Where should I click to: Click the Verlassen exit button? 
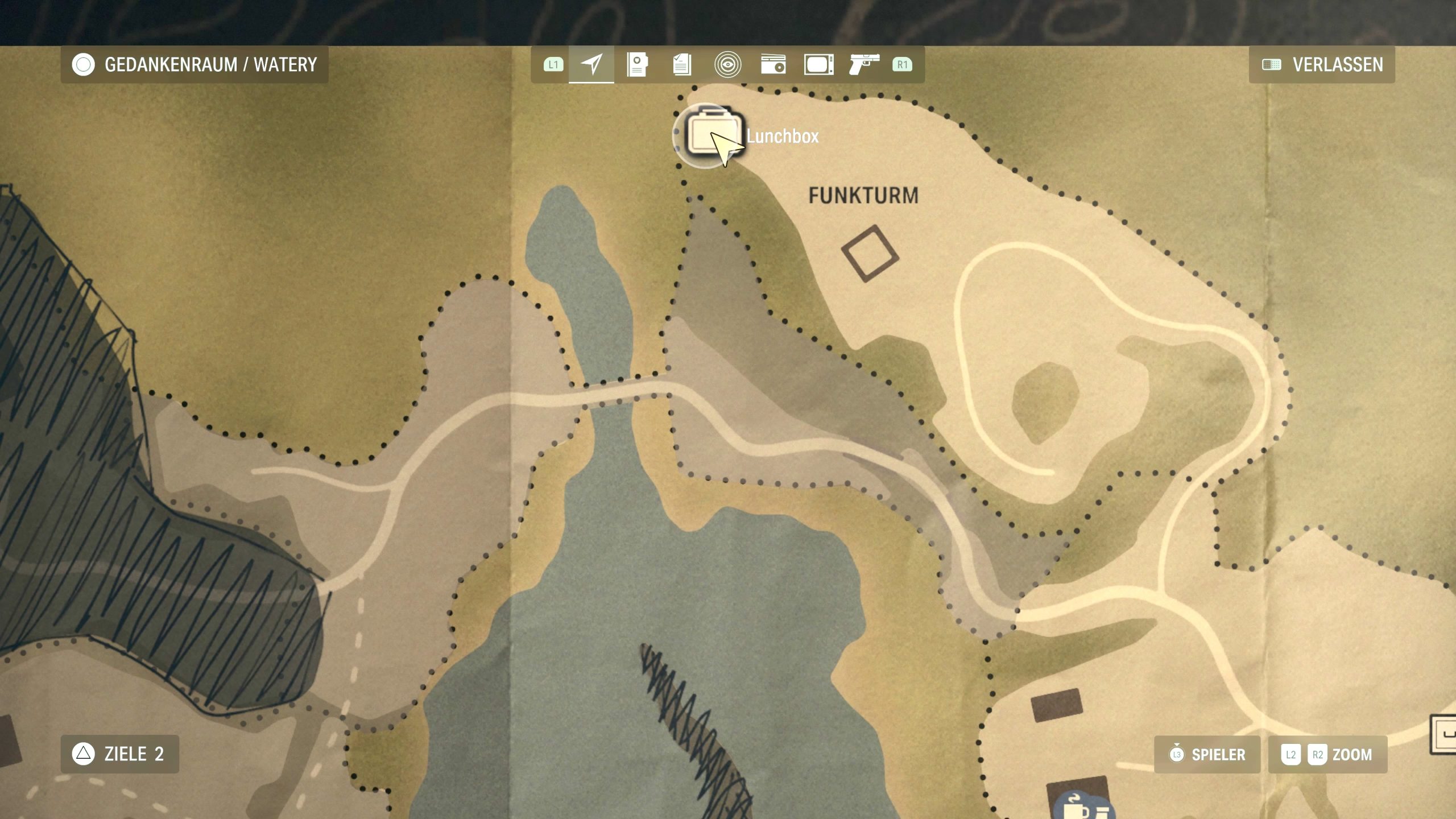click(x=1322, y=65)
